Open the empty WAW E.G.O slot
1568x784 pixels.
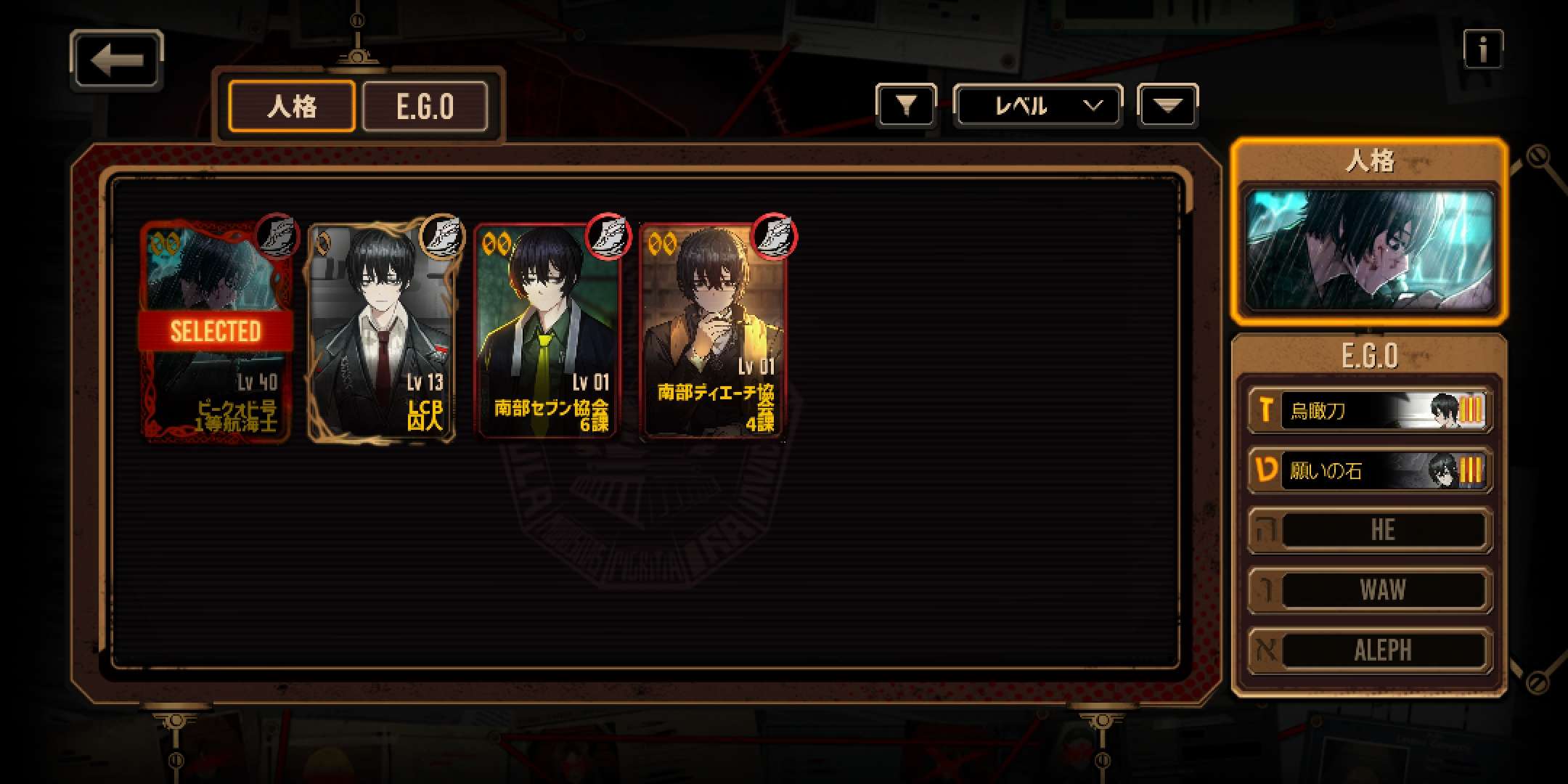(1369, 590)
